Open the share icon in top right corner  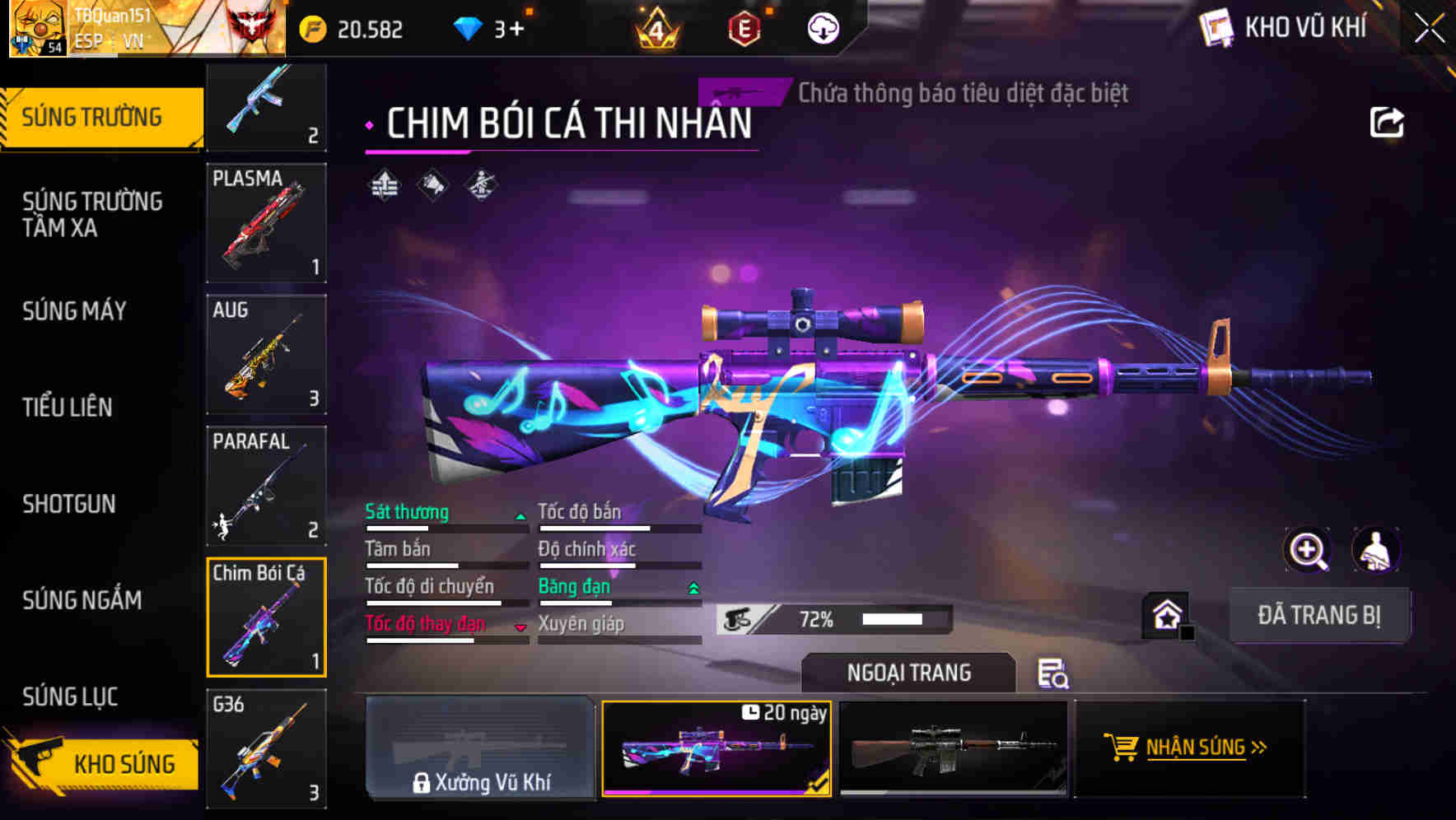tap(1388, 122)
